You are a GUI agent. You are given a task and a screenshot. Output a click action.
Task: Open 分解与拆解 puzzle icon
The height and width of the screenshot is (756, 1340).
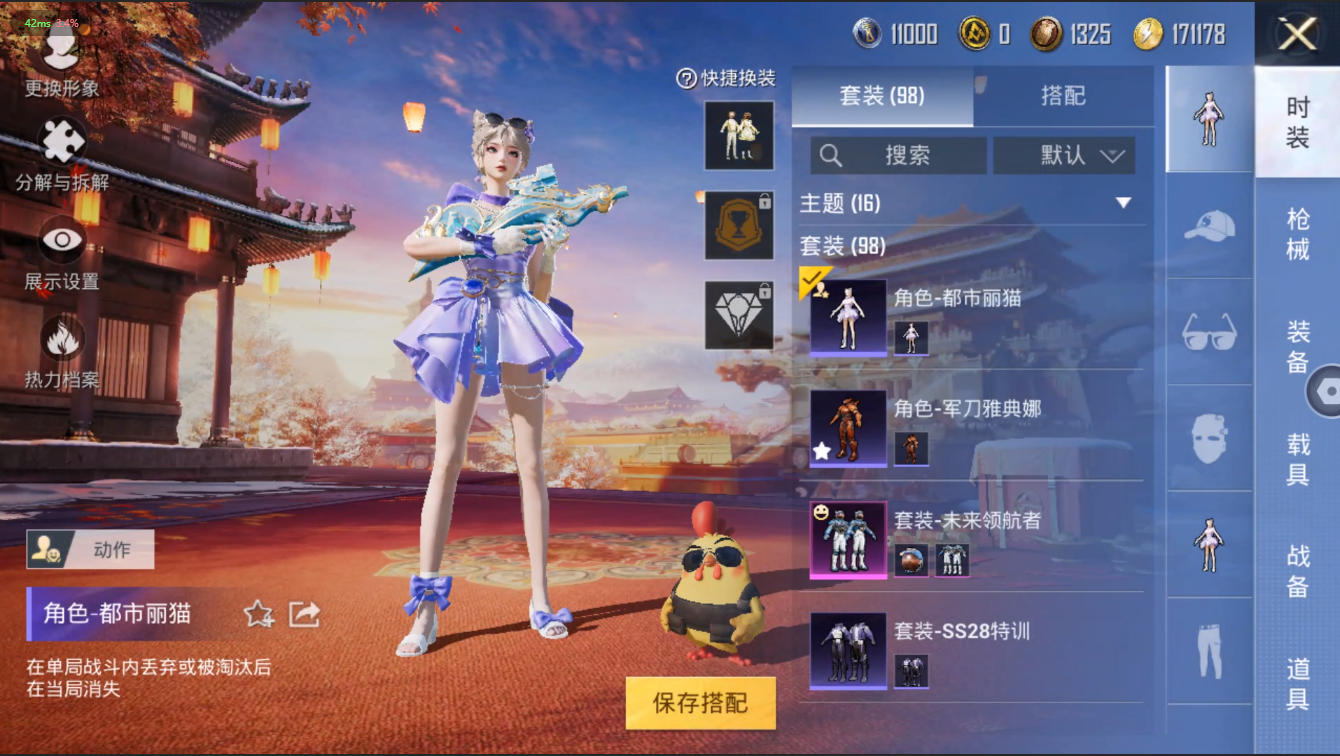coord(62,152)
